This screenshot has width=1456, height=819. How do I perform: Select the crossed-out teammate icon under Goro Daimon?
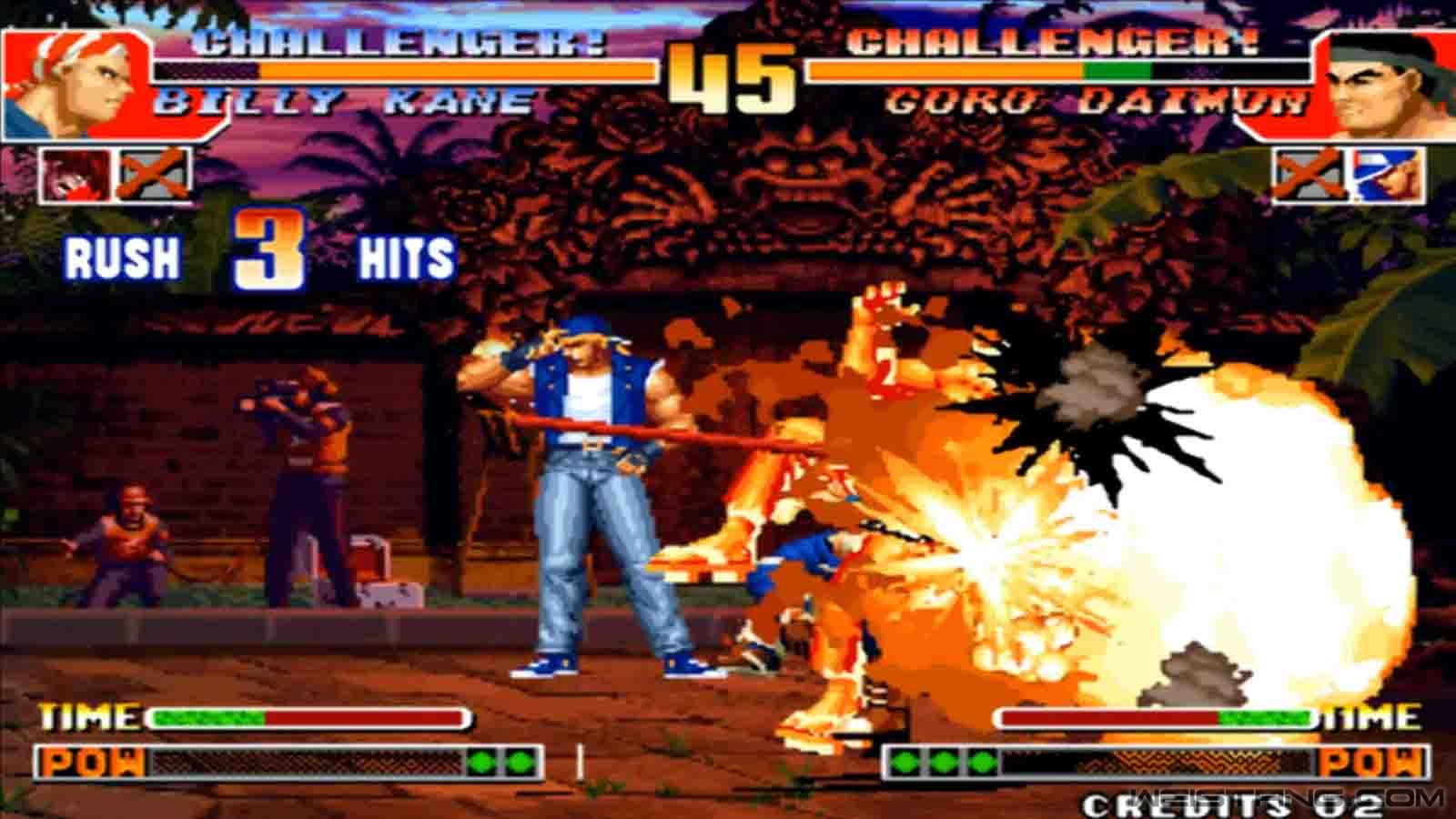click(x=1307, y=175)
